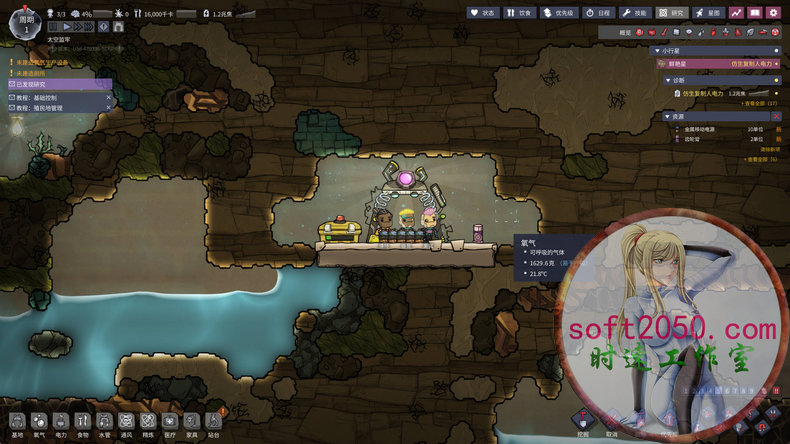Open the 饮食 (Consumables) panel
Viewport: 790px width, 444px height.
517,13
